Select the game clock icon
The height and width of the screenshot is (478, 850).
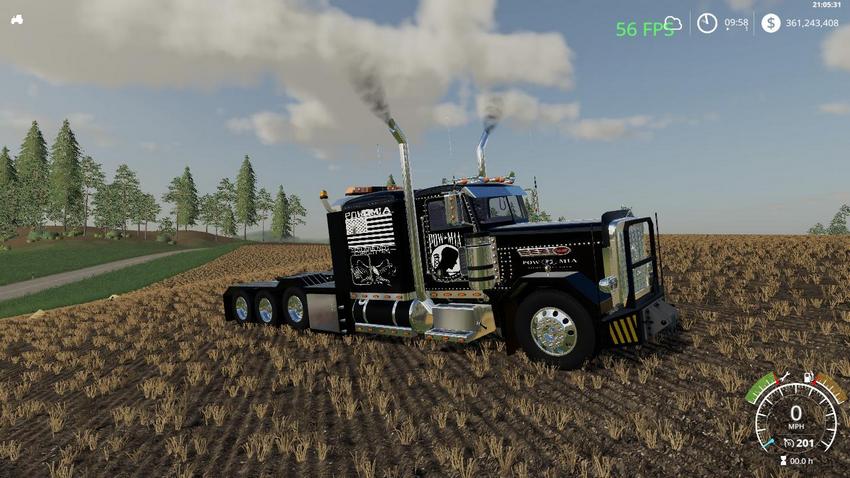pos(707,23)
